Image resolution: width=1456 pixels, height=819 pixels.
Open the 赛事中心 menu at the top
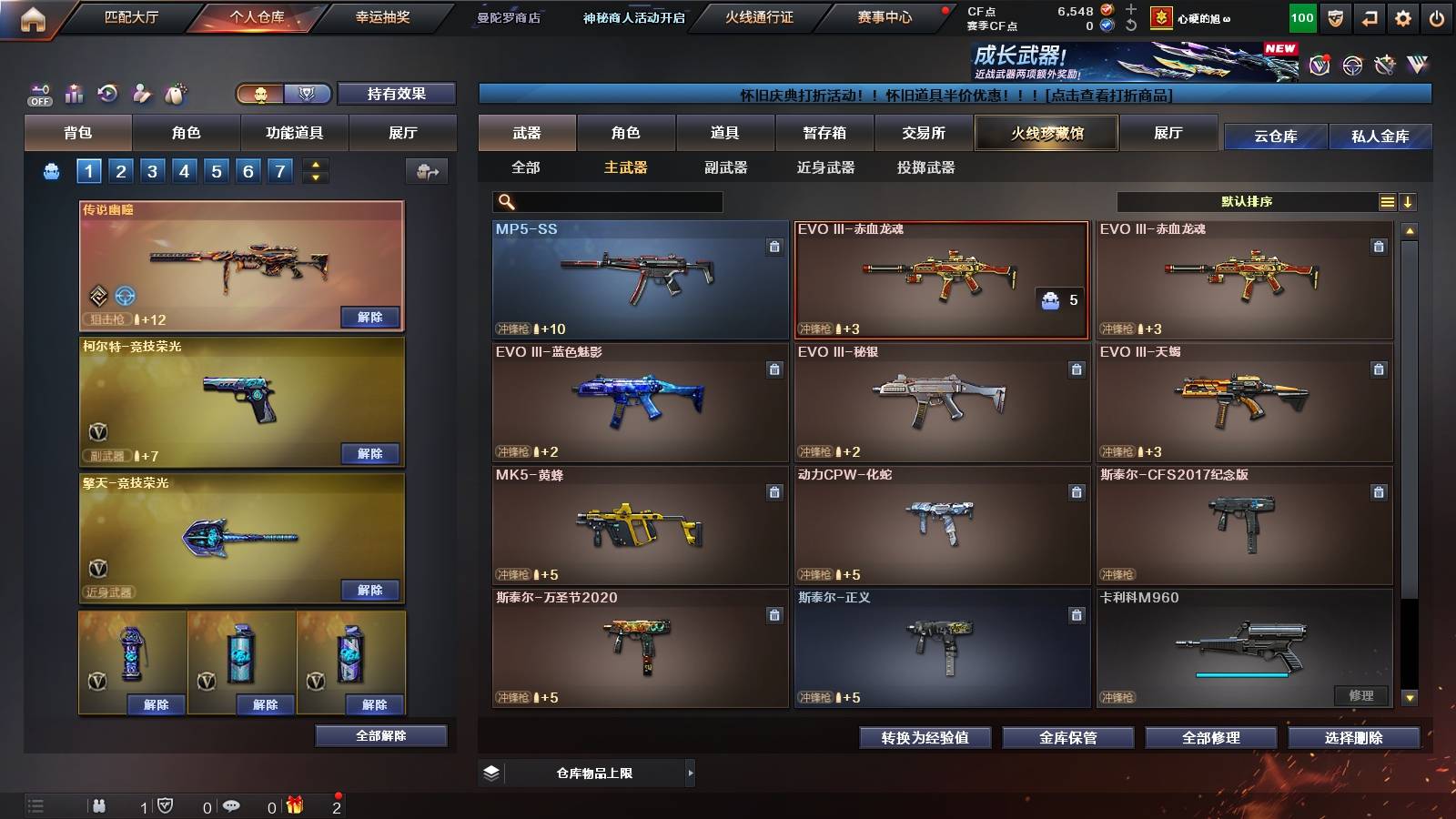(x=885, y=16)
